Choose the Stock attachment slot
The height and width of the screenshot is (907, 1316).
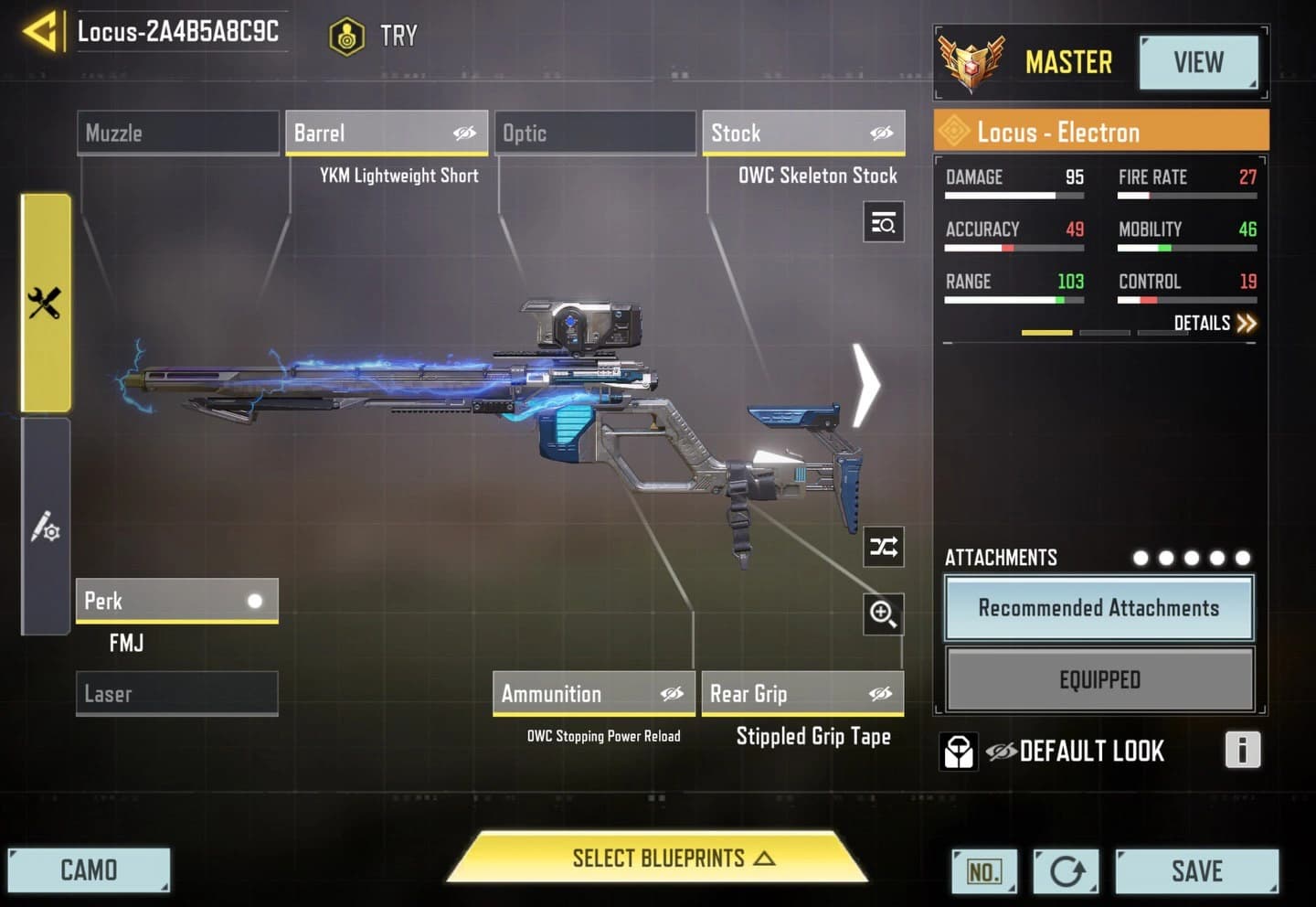[803, 133]
